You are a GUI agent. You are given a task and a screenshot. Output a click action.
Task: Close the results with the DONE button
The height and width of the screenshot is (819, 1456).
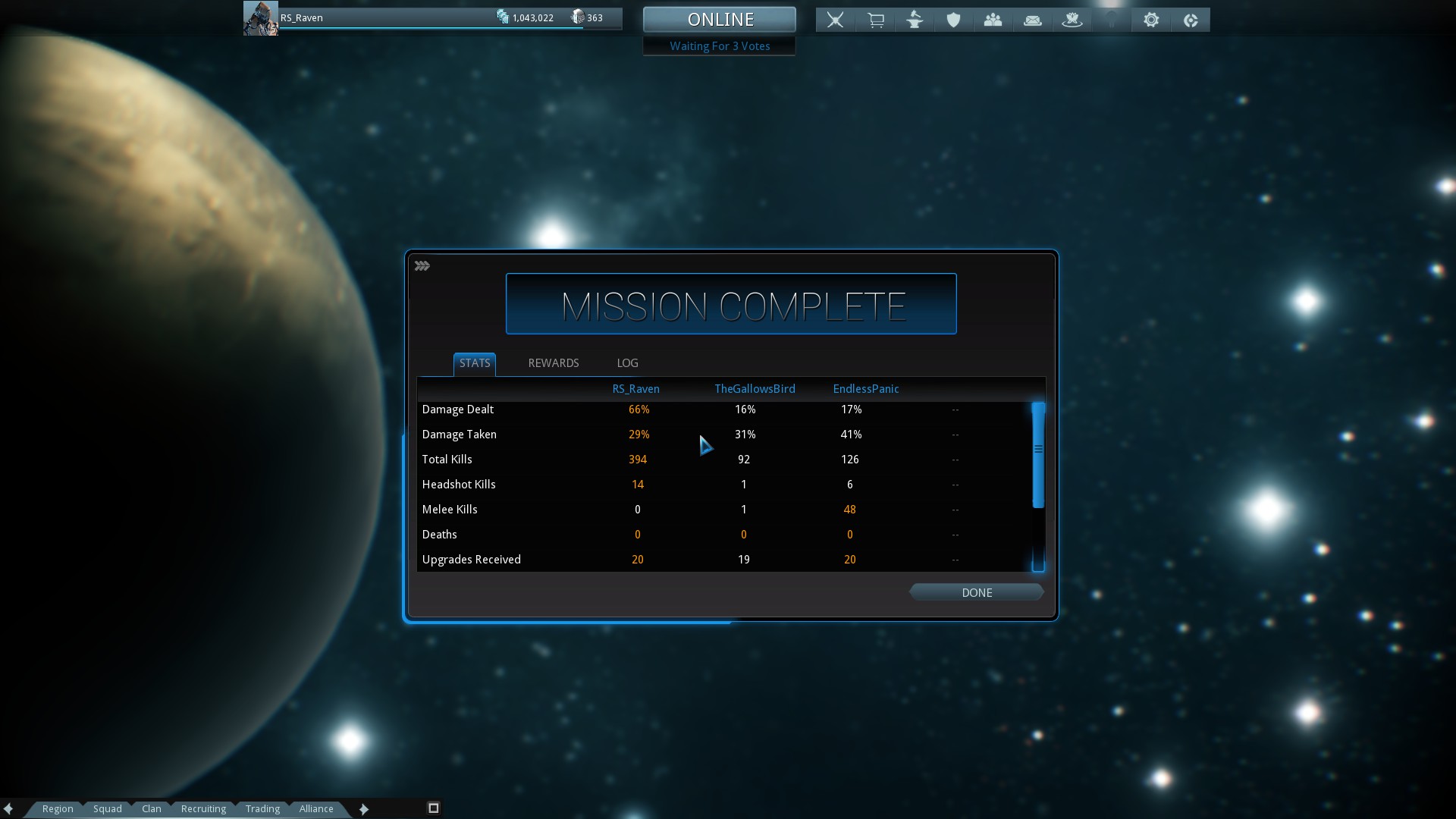click(976, 592)
